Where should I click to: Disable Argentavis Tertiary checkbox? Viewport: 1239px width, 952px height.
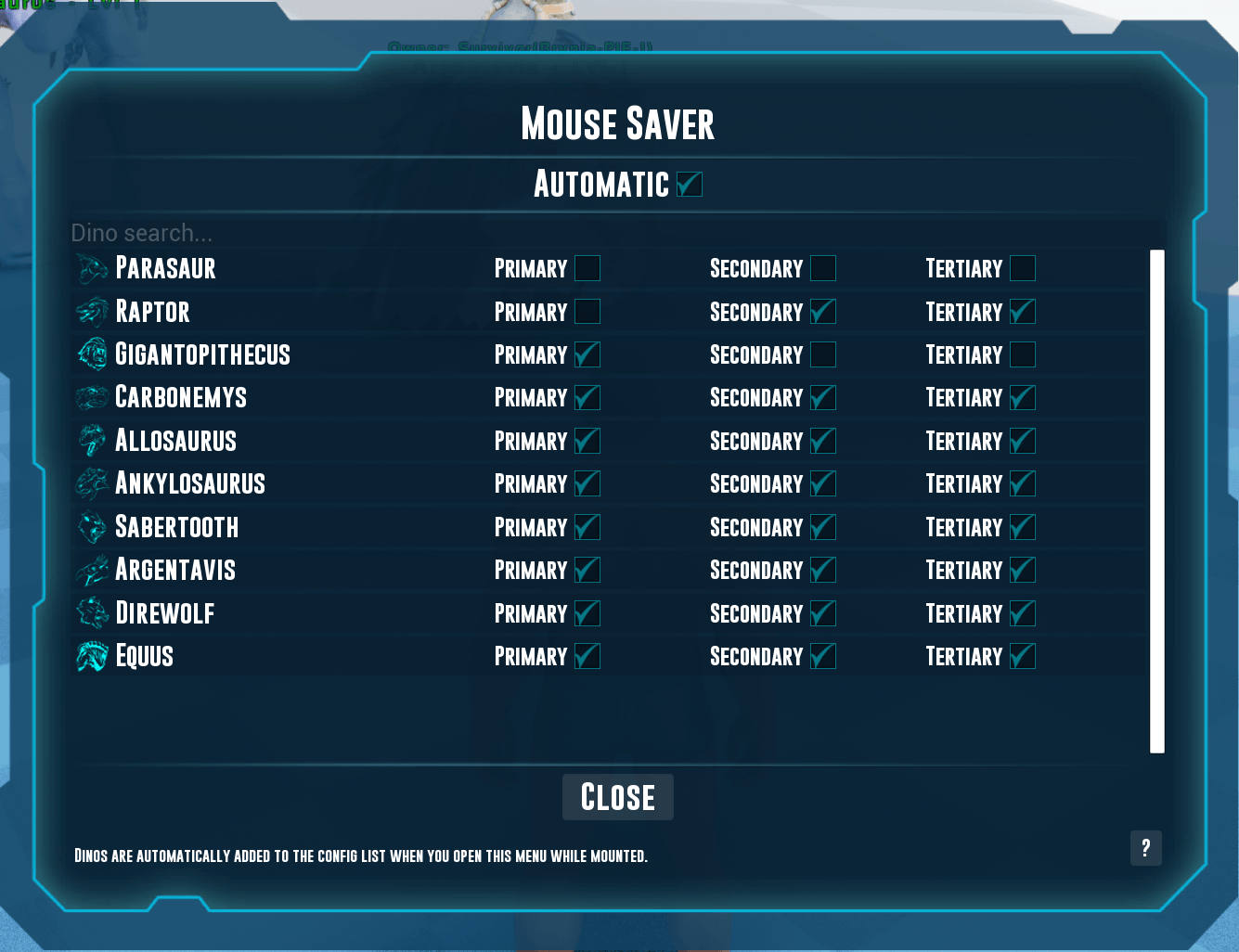[x=1022, y=570]
